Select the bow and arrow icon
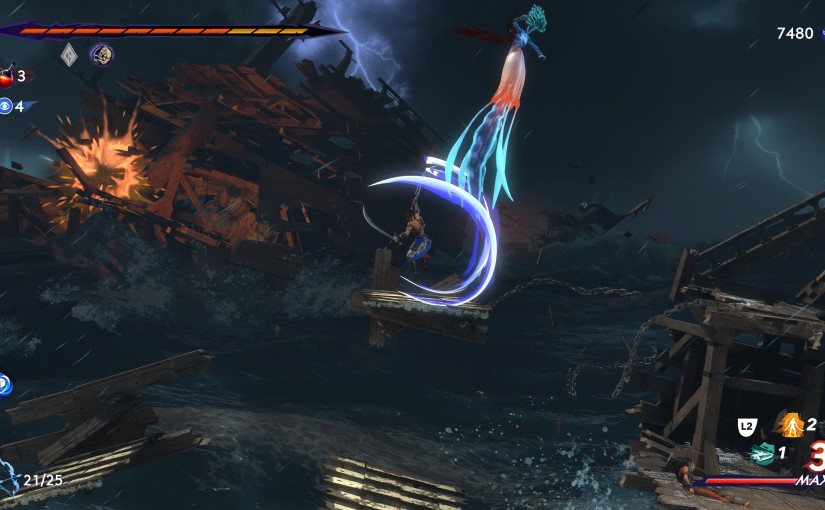Image resolution: width=825 pixels, height=510 pixels. click(7, 476)
